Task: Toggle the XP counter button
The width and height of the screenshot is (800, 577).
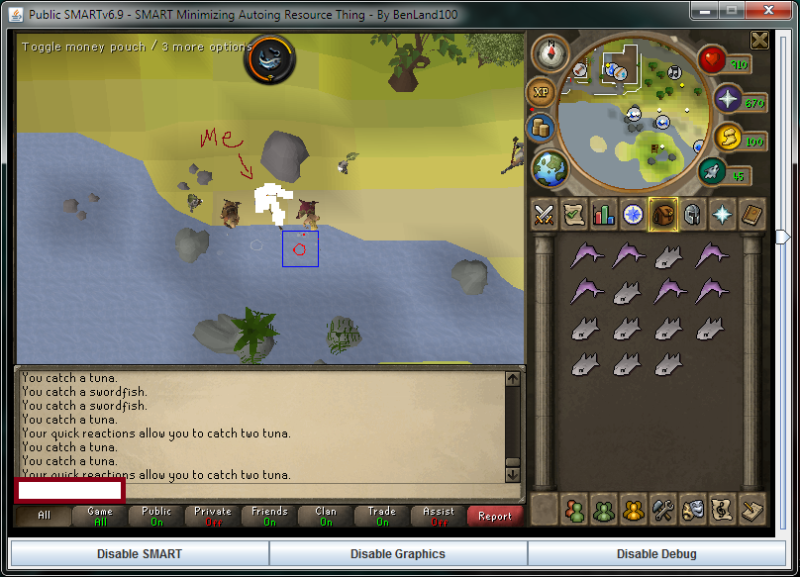Action: pyautogui.click(x=541, y=92)
